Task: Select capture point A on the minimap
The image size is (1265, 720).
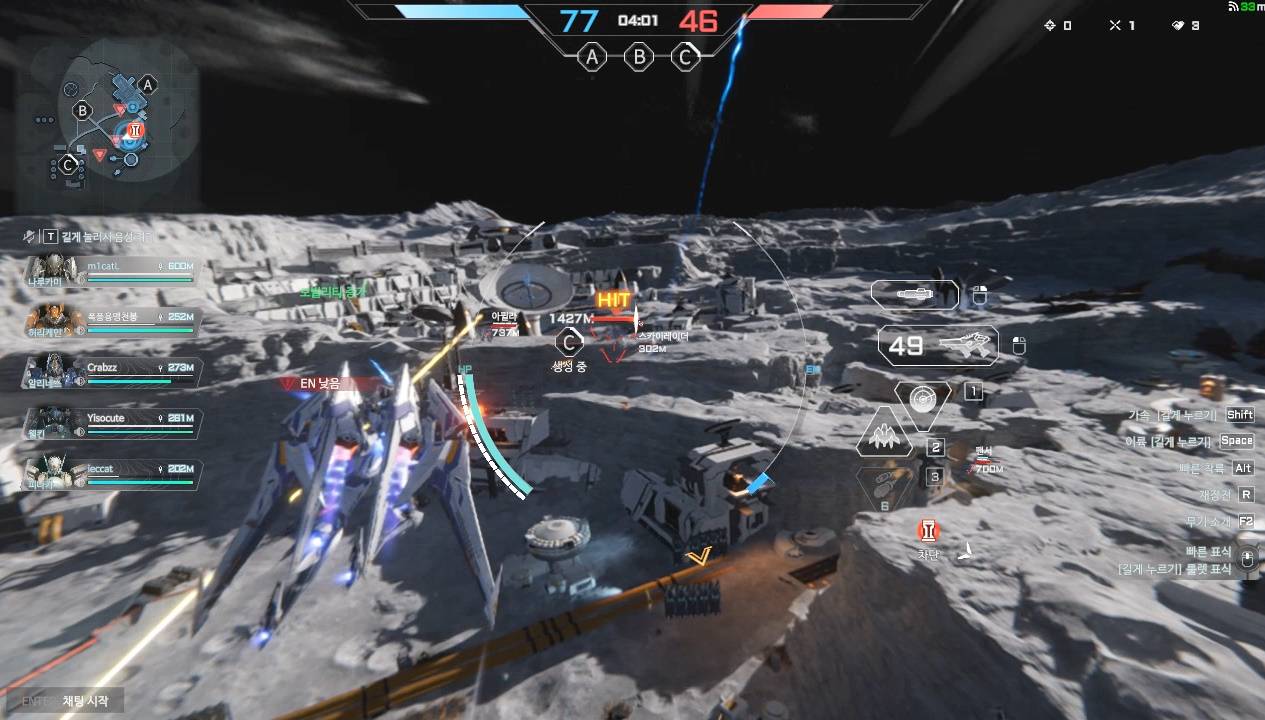Action: (148, 85)
